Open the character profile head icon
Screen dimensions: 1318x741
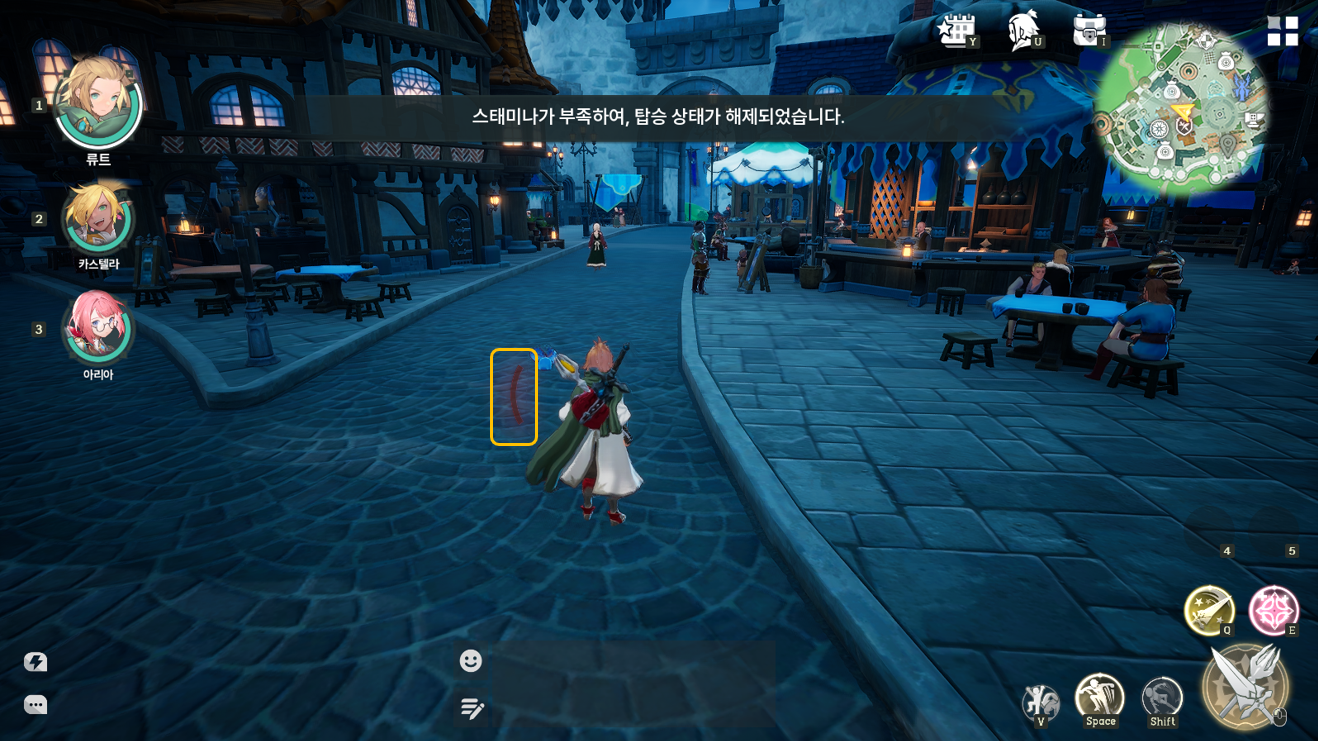1023,30
